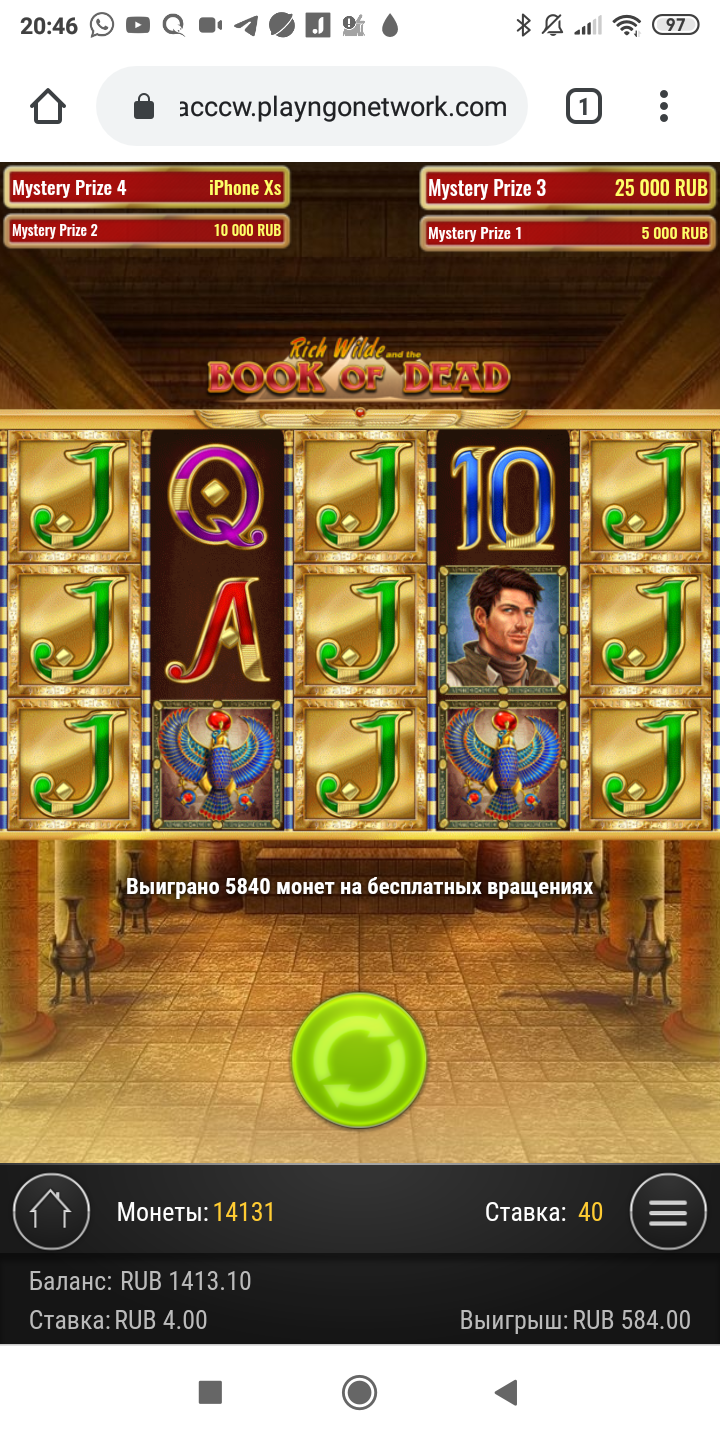Select the Mystery Prize 2 banner
720x1440 pixels.
147,231
